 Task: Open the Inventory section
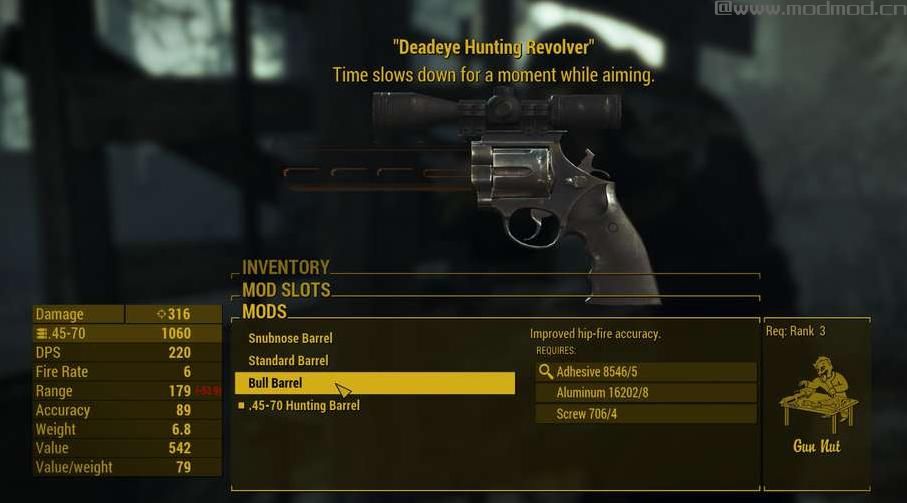coord(286,267)
